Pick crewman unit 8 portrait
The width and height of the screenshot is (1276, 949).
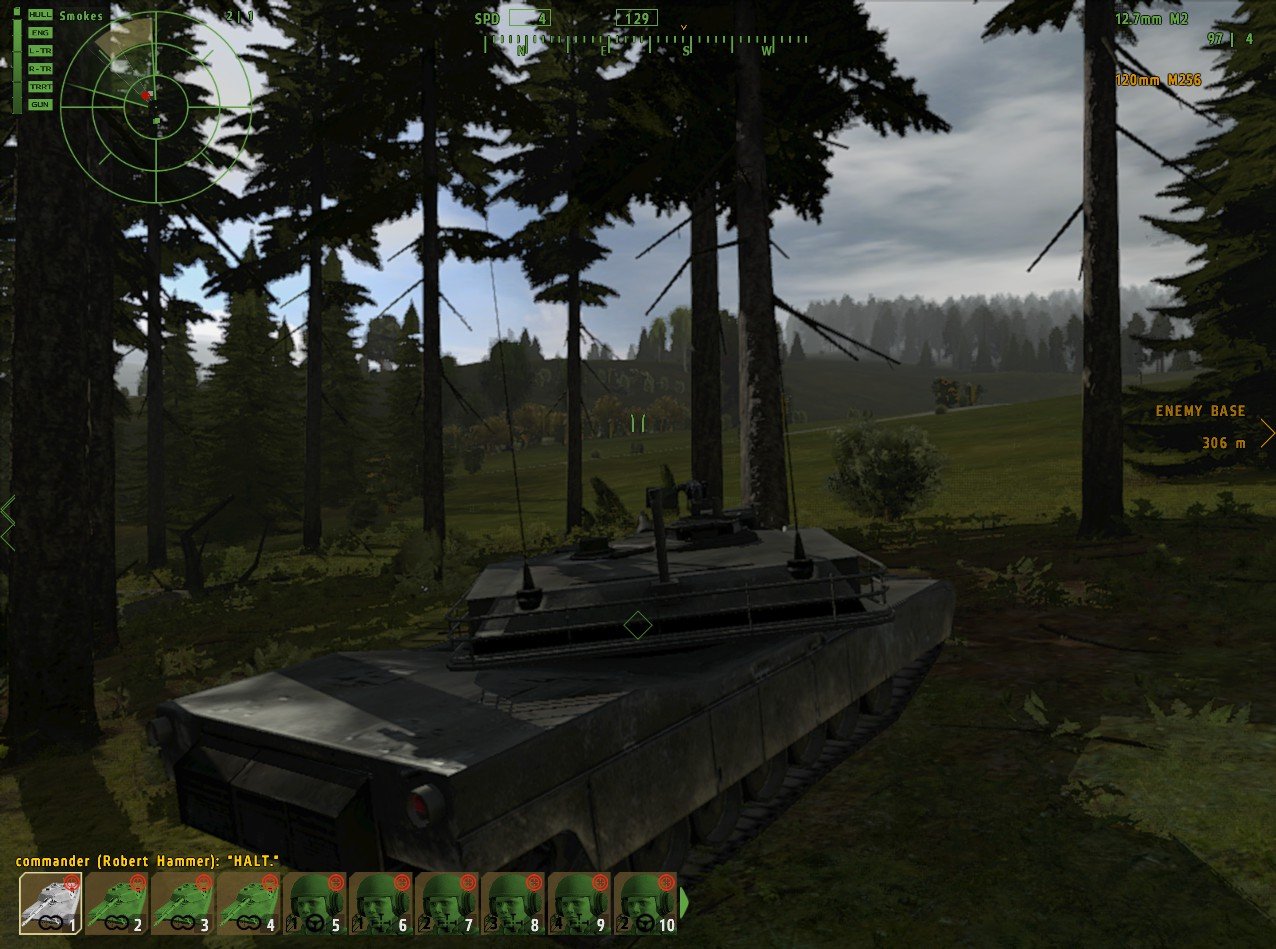[513, 903]
